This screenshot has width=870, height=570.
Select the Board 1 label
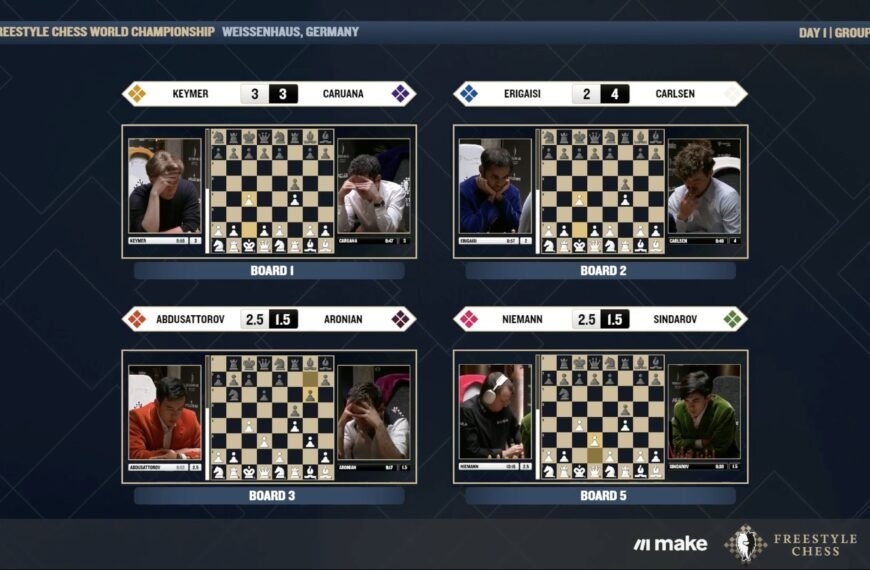(x=269, y=270)
